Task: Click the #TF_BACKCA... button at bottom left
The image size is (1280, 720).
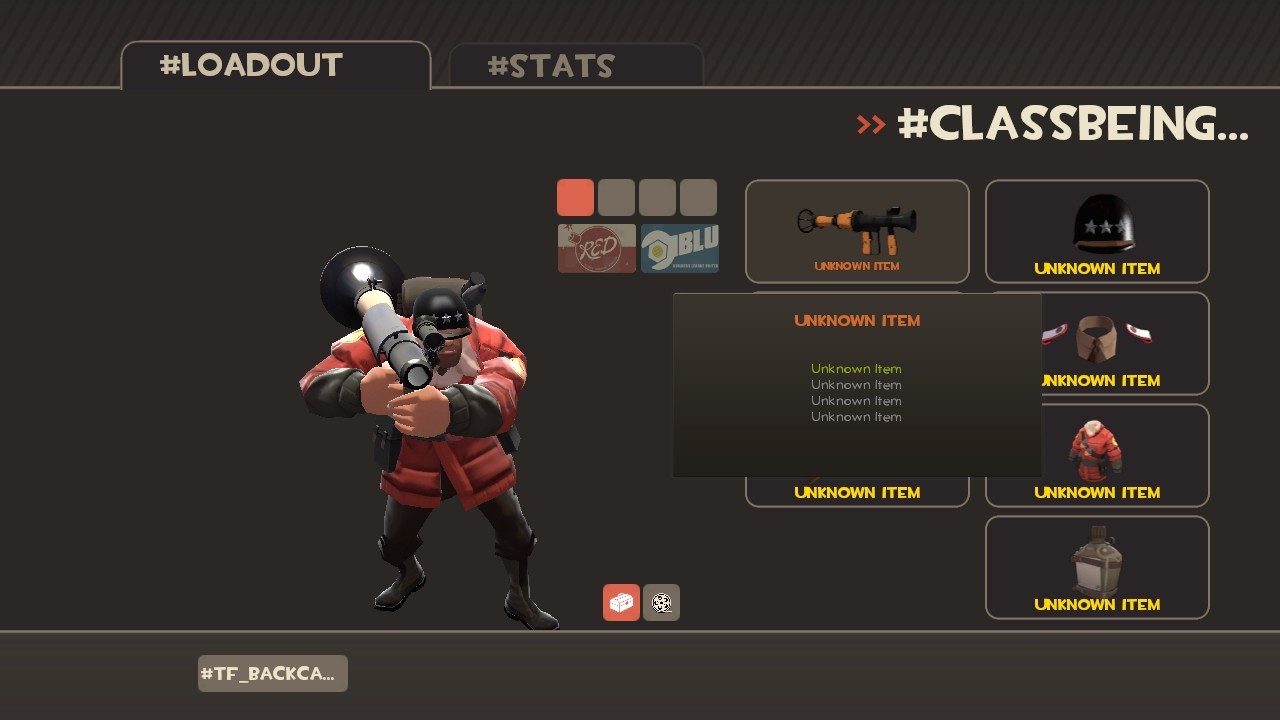Action: pyautogui.click(x=272, y=673)
